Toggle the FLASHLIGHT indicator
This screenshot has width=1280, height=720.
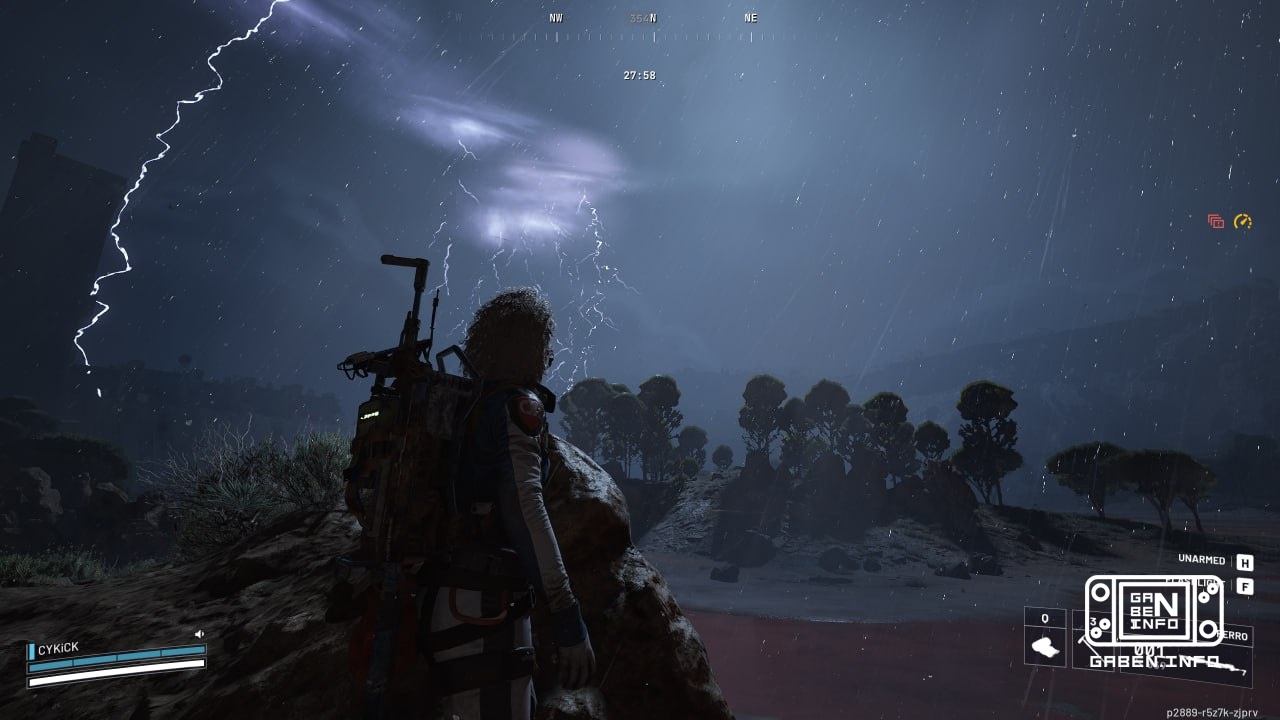click(x=1195, y=581)
